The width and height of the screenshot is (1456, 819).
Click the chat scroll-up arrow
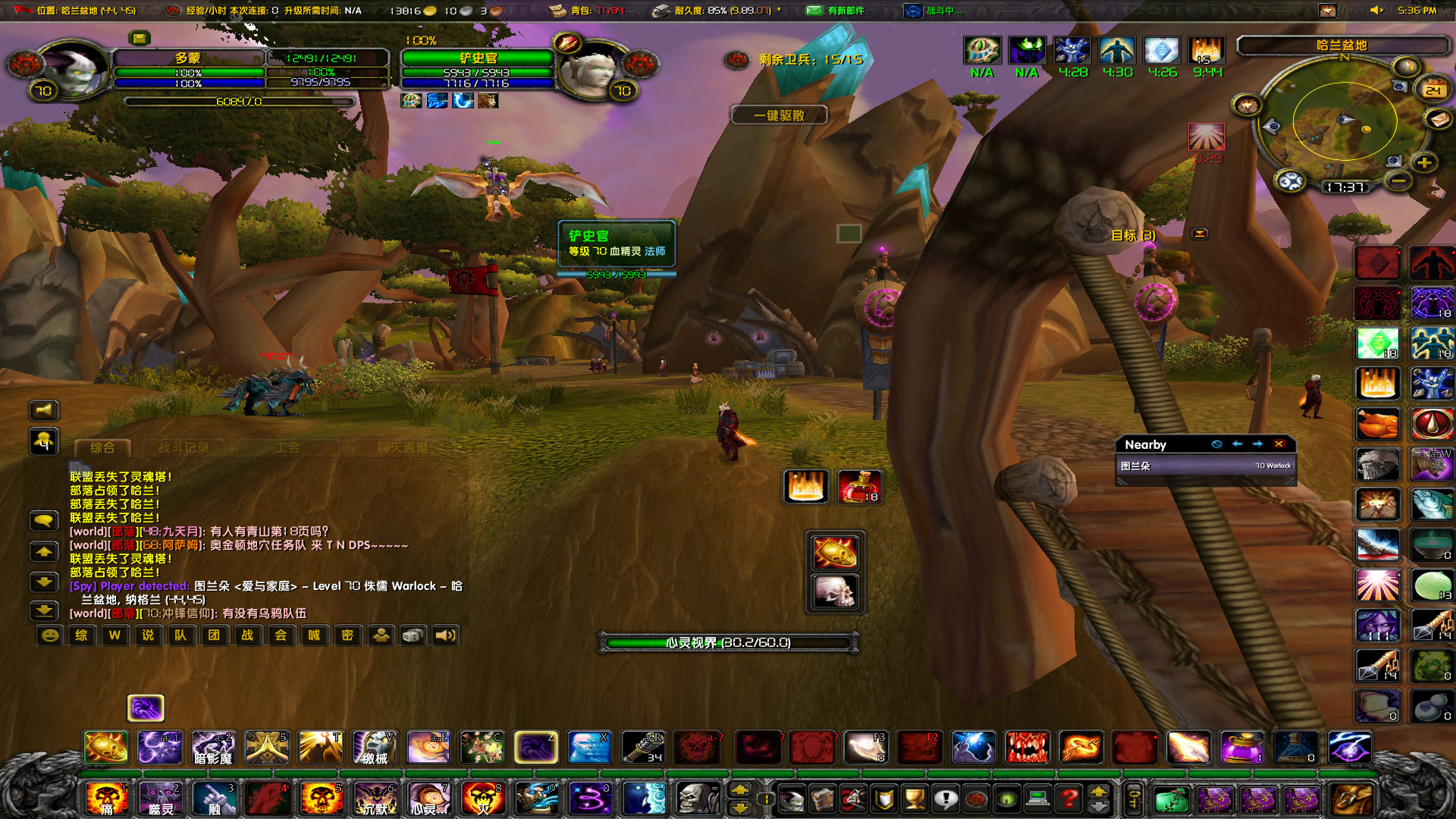[x=44, y=551]
